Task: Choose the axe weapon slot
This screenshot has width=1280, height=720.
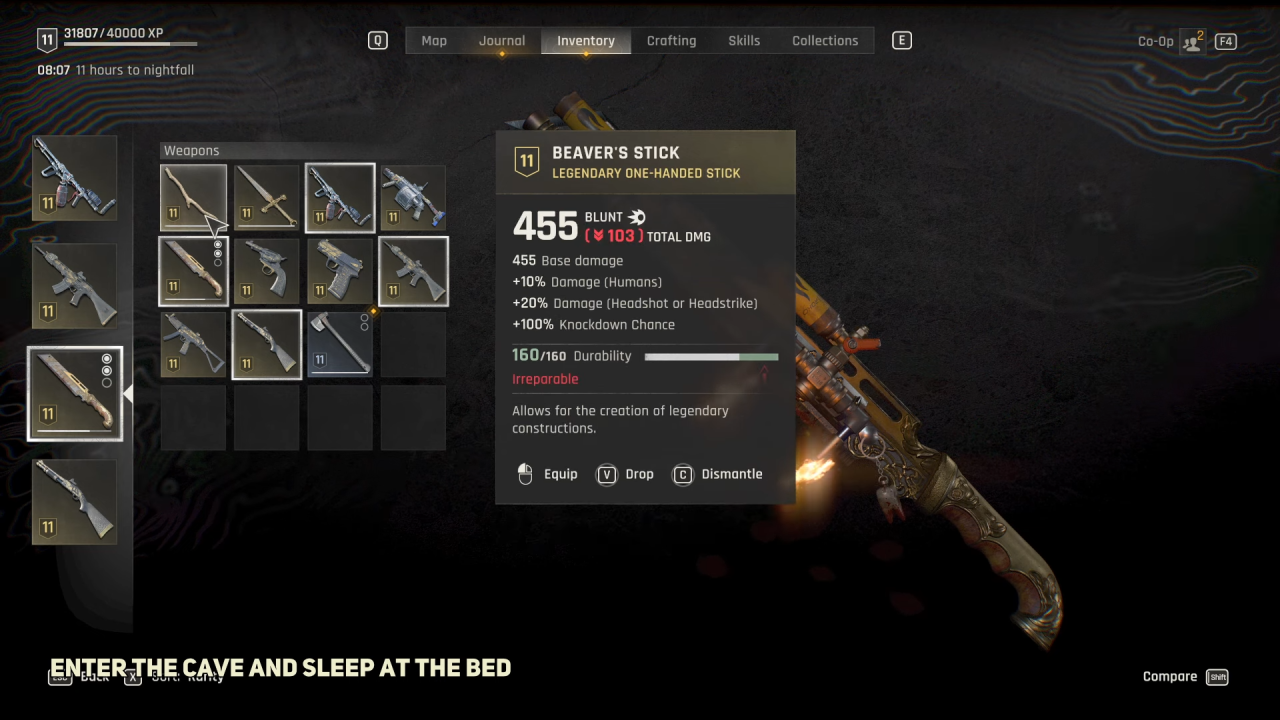Action: pos(340,345)
